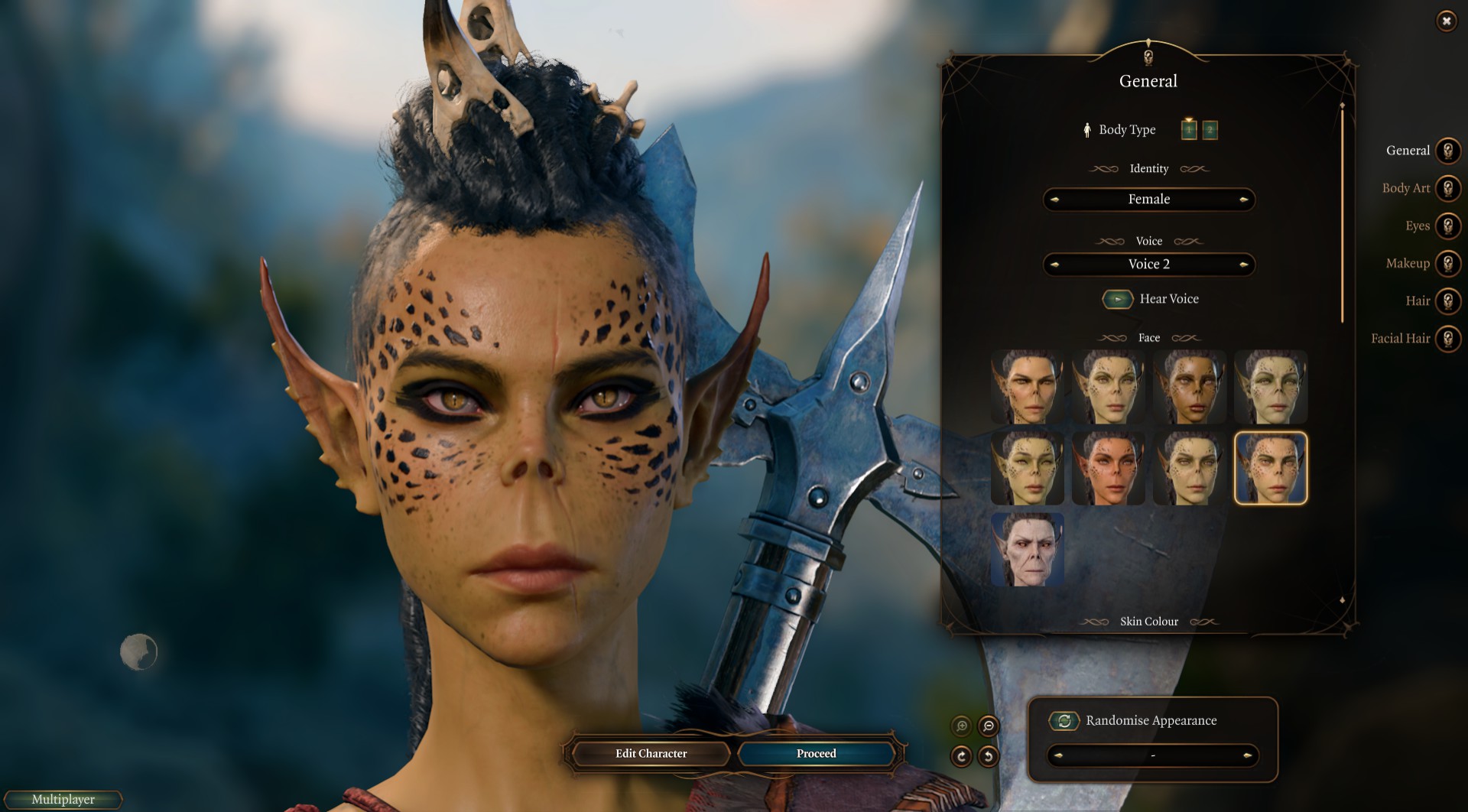
Task: Select the pale white-skinned face thumbnail
Action: (1027, 549)
